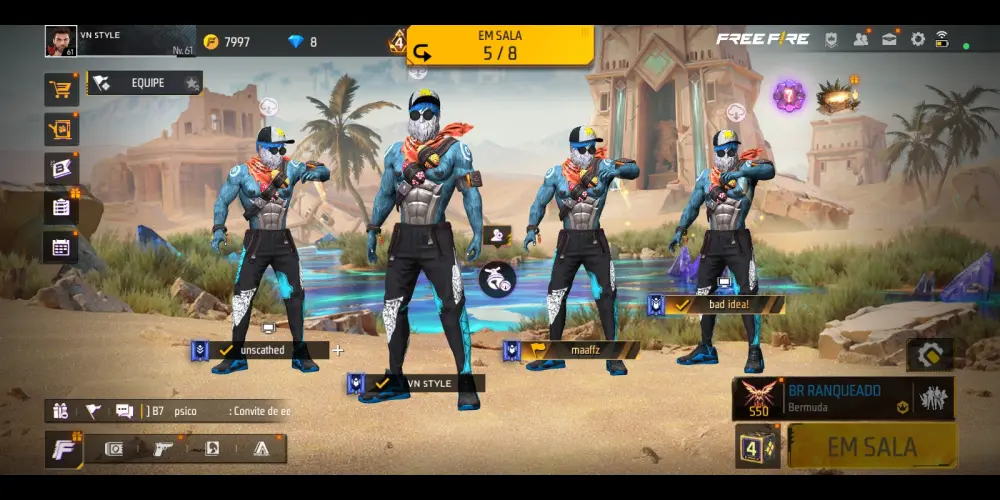Open the purple mystery flower event

(788, 97)
